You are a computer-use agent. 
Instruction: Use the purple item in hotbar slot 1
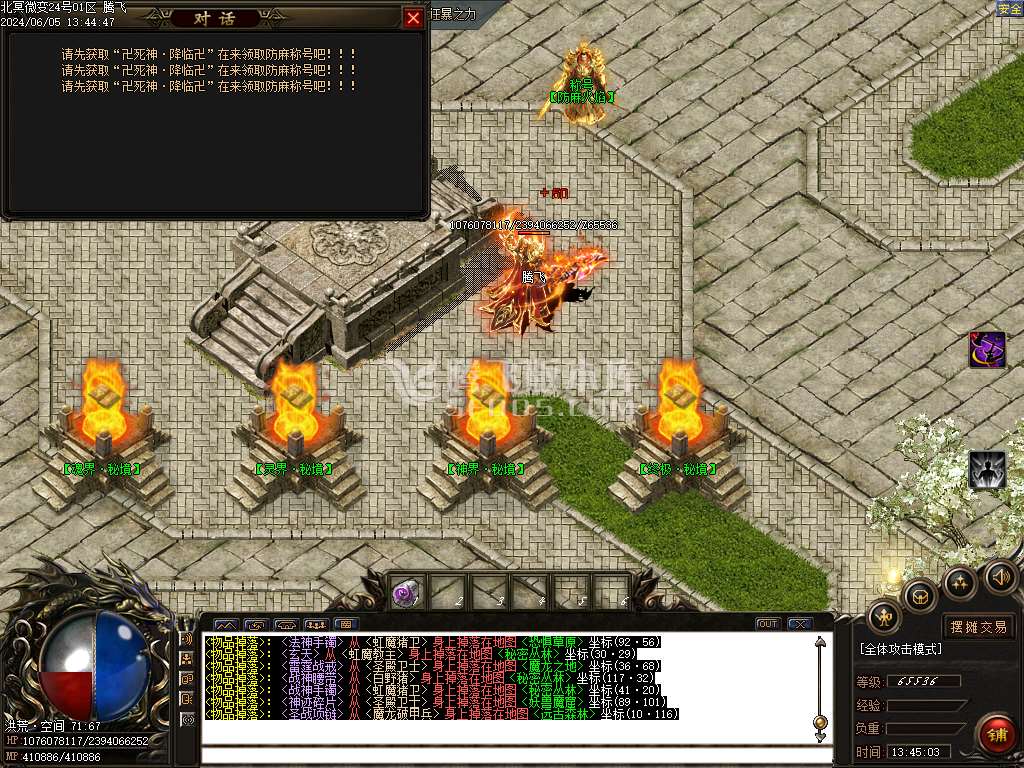[x=405, y=593]
